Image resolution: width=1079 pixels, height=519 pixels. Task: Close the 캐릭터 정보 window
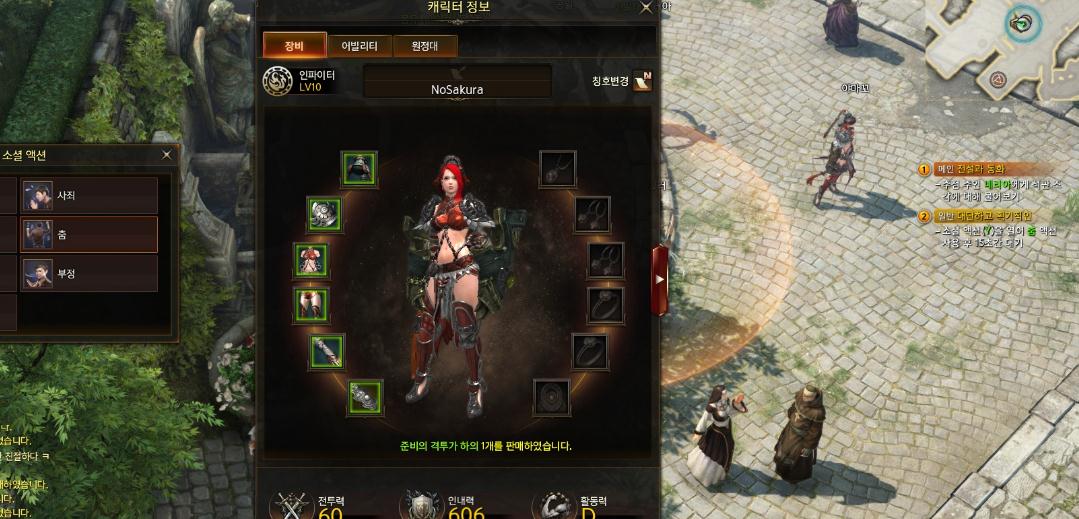646,7
